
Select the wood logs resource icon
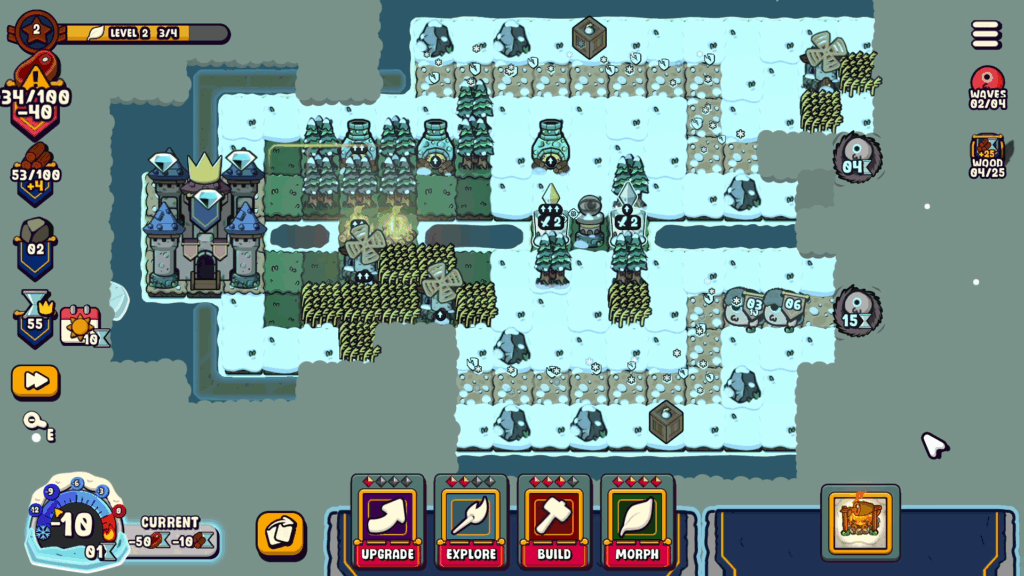pos(37,171)
